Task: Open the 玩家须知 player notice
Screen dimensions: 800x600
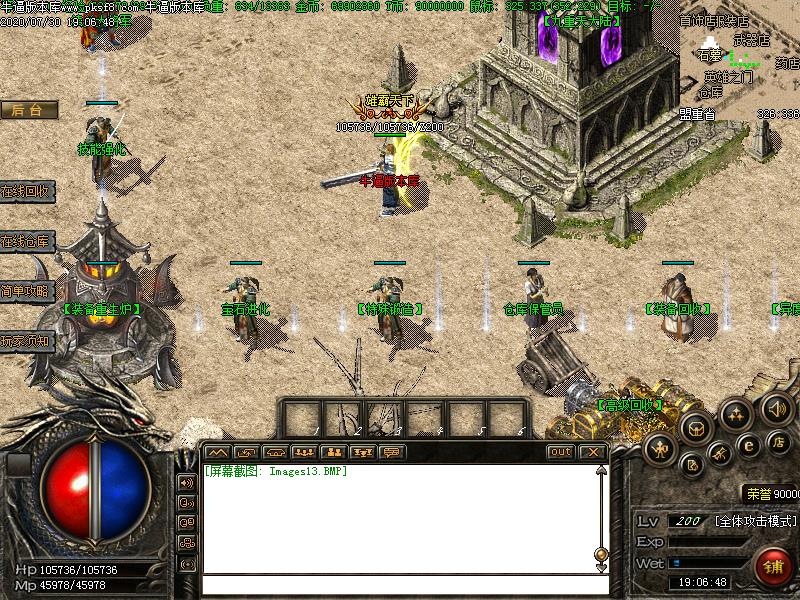Action: point(26,341)
